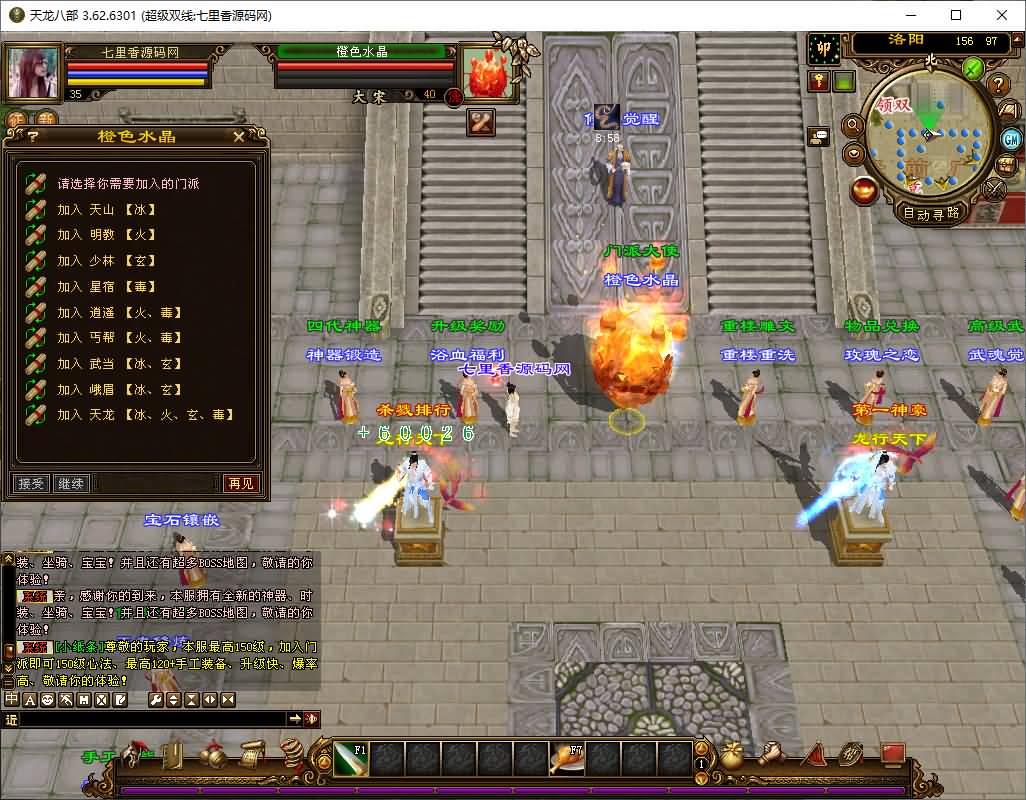Open the blue GM button
This screenshot has height=800, width=1026.
click(x=1011, y=139)
